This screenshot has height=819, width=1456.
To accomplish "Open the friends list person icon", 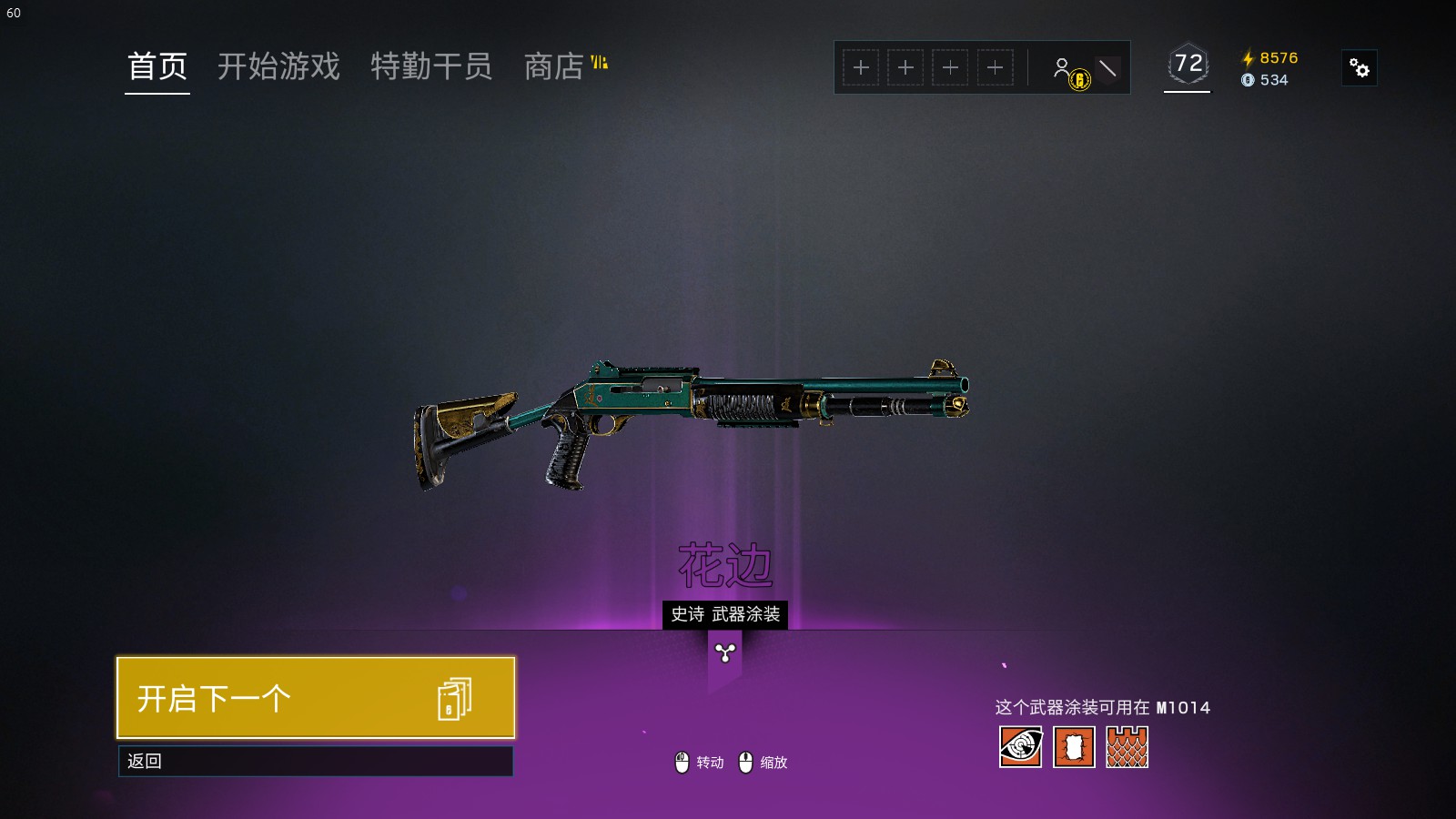I will [x=1063, y=68].
